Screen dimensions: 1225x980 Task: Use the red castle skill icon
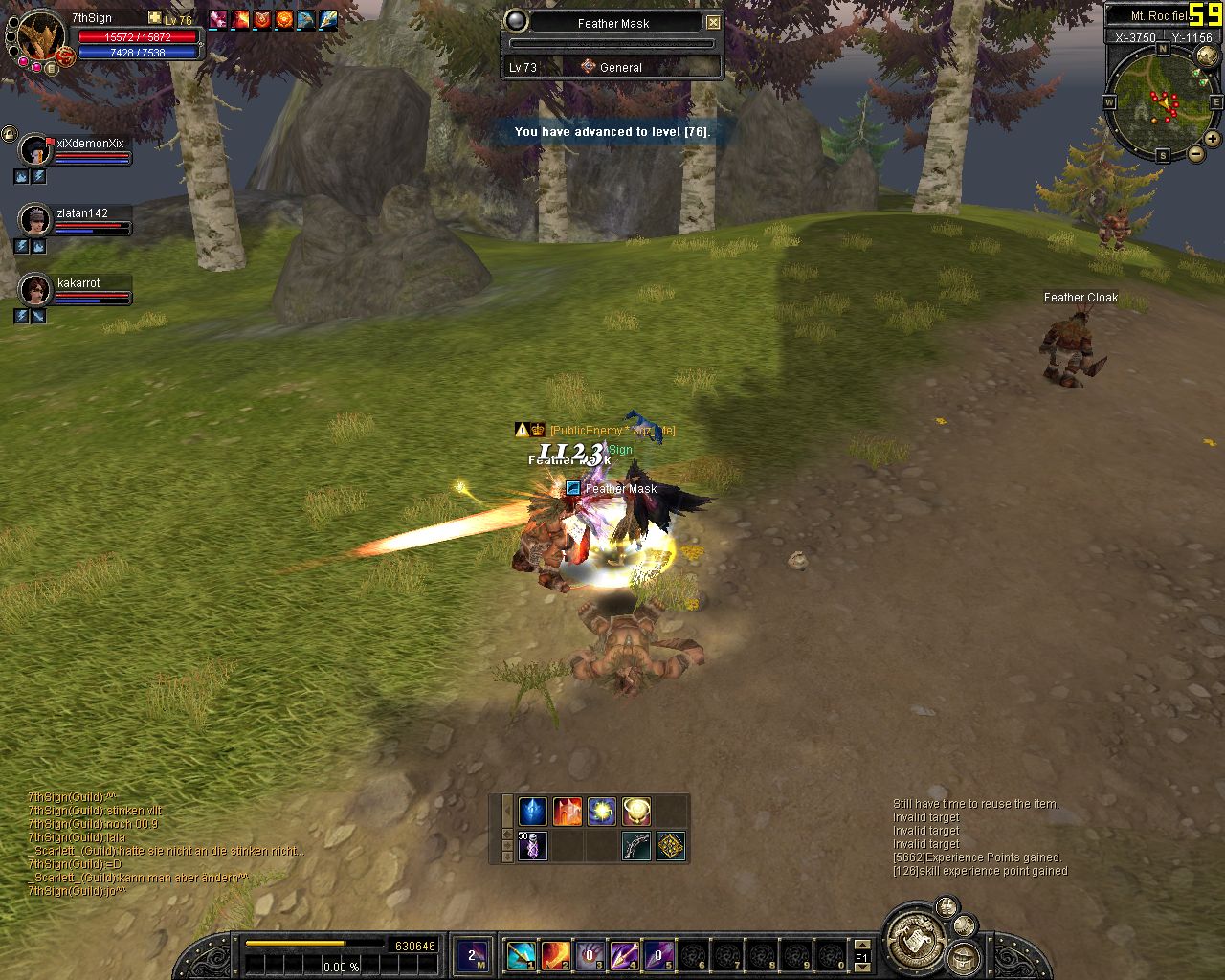click(x=567, y=812)
